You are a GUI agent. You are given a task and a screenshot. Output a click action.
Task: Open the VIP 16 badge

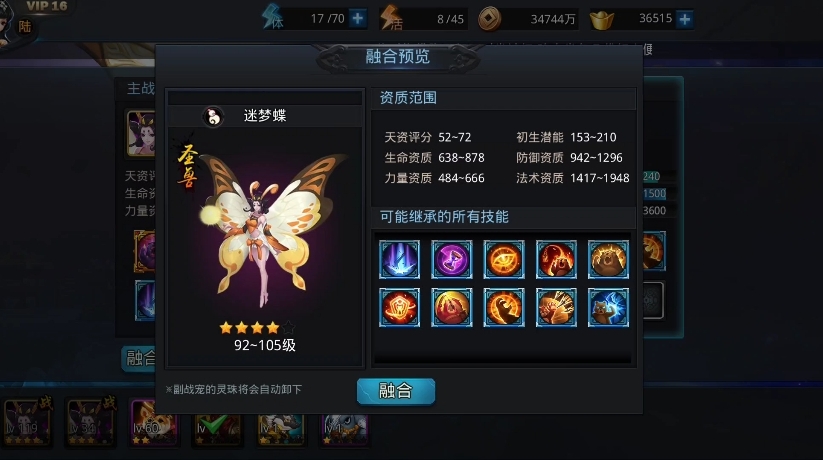point(44,8)
